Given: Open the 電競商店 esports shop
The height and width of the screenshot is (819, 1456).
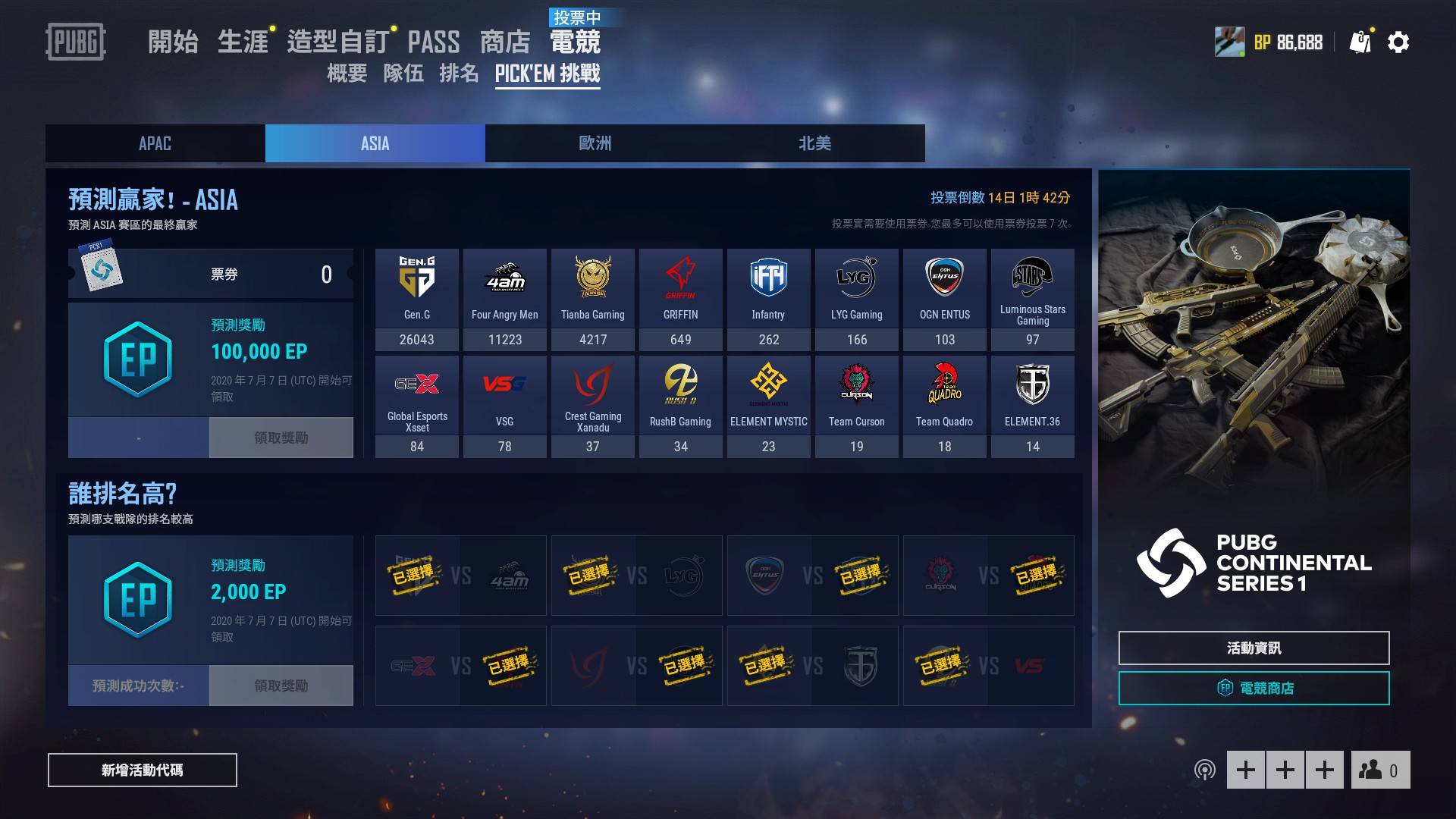Looking at the screenshot, I should point(1254,689).
